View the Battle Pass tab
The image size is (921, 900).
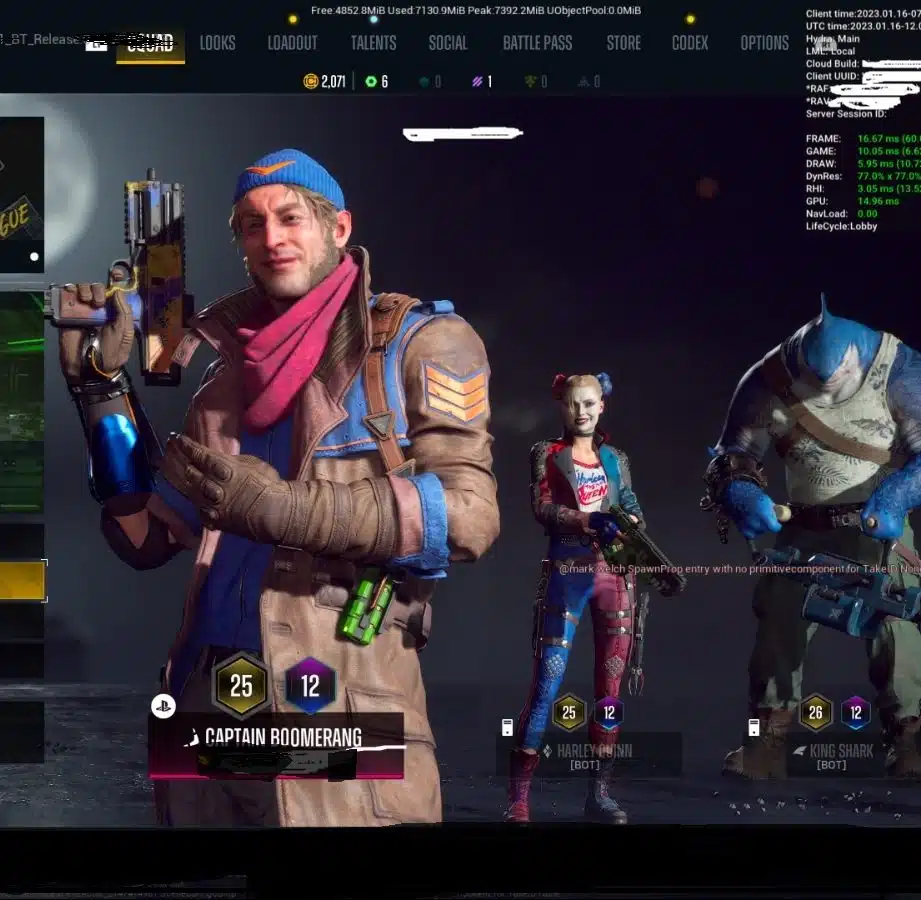click(537, 43)
